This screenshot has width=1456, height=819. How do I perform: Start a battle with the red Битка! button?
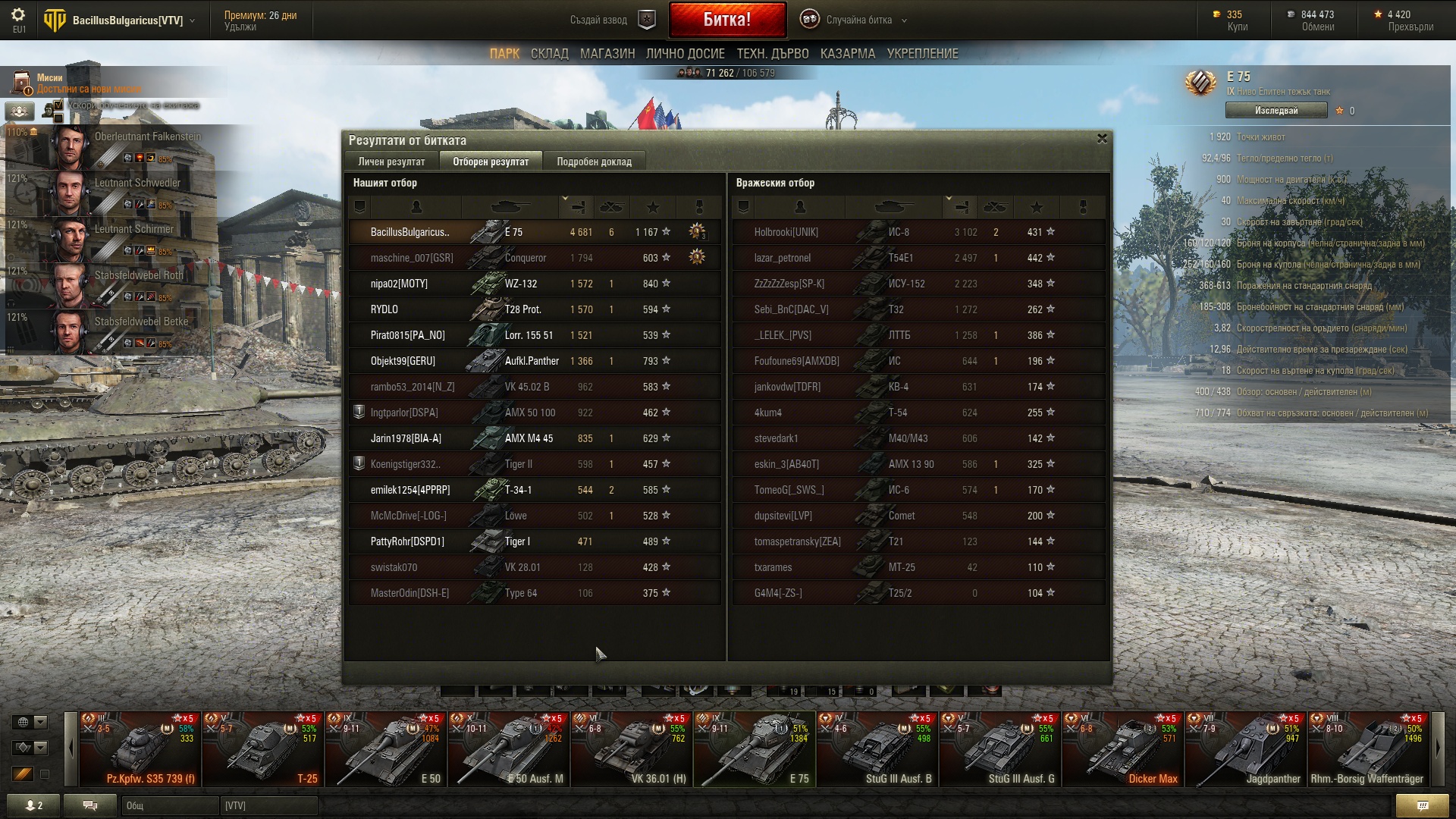tap(726, 20)
